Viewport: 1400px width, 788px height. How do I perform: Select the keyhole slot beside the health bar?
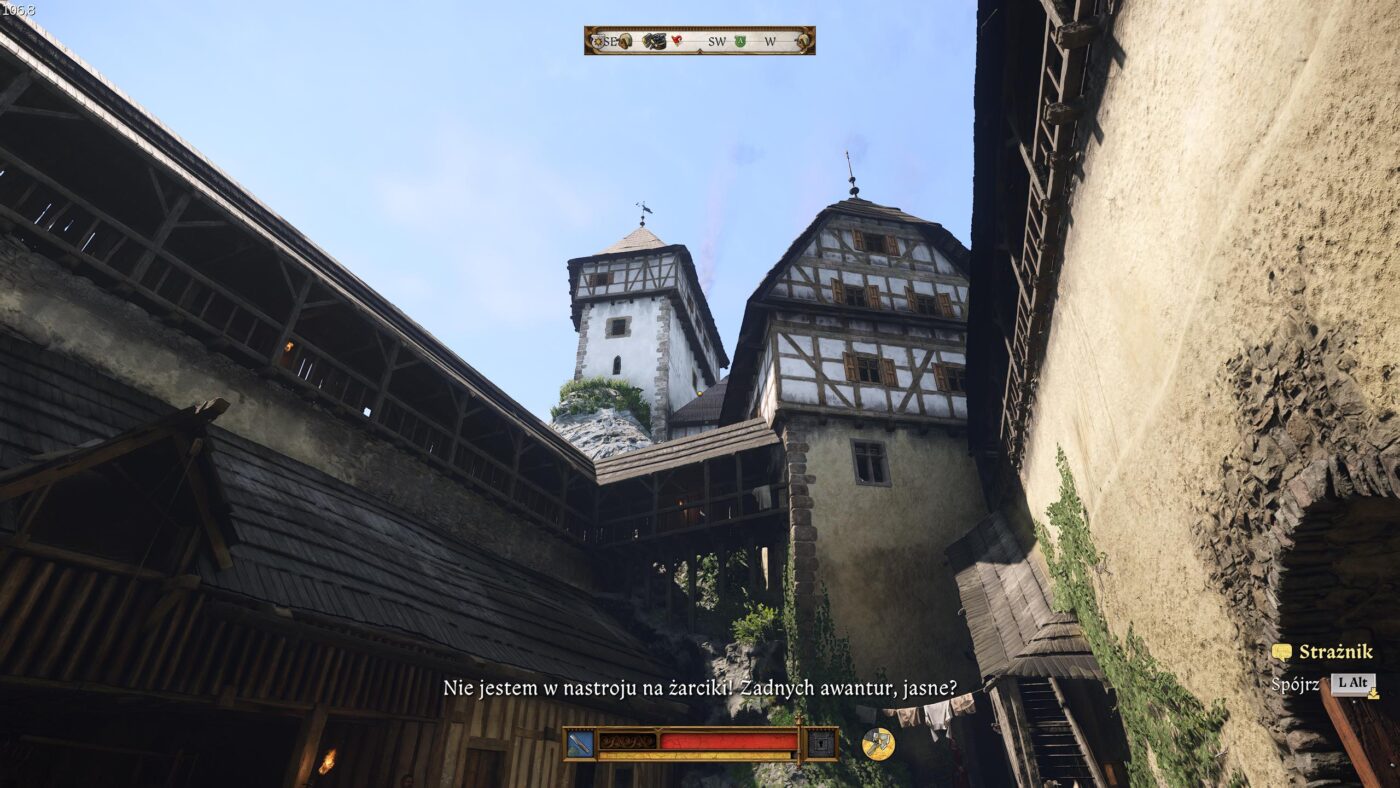tap(821, 743)
